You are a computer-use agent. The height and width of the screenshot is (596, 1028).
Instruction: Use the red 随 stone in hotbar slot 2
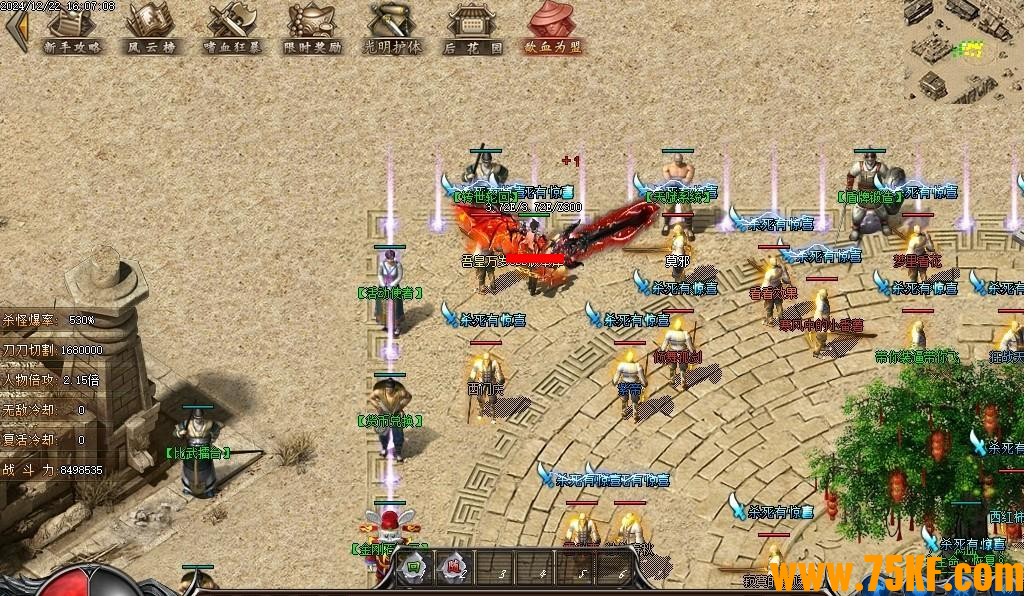pyautogui.click(x=454, y=570)
